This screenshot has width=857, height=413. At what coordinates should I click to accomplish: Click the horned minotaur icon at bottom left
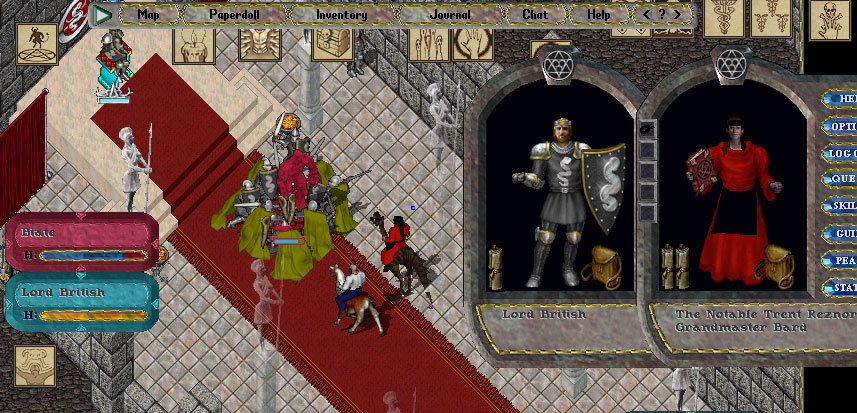point(34,366)
